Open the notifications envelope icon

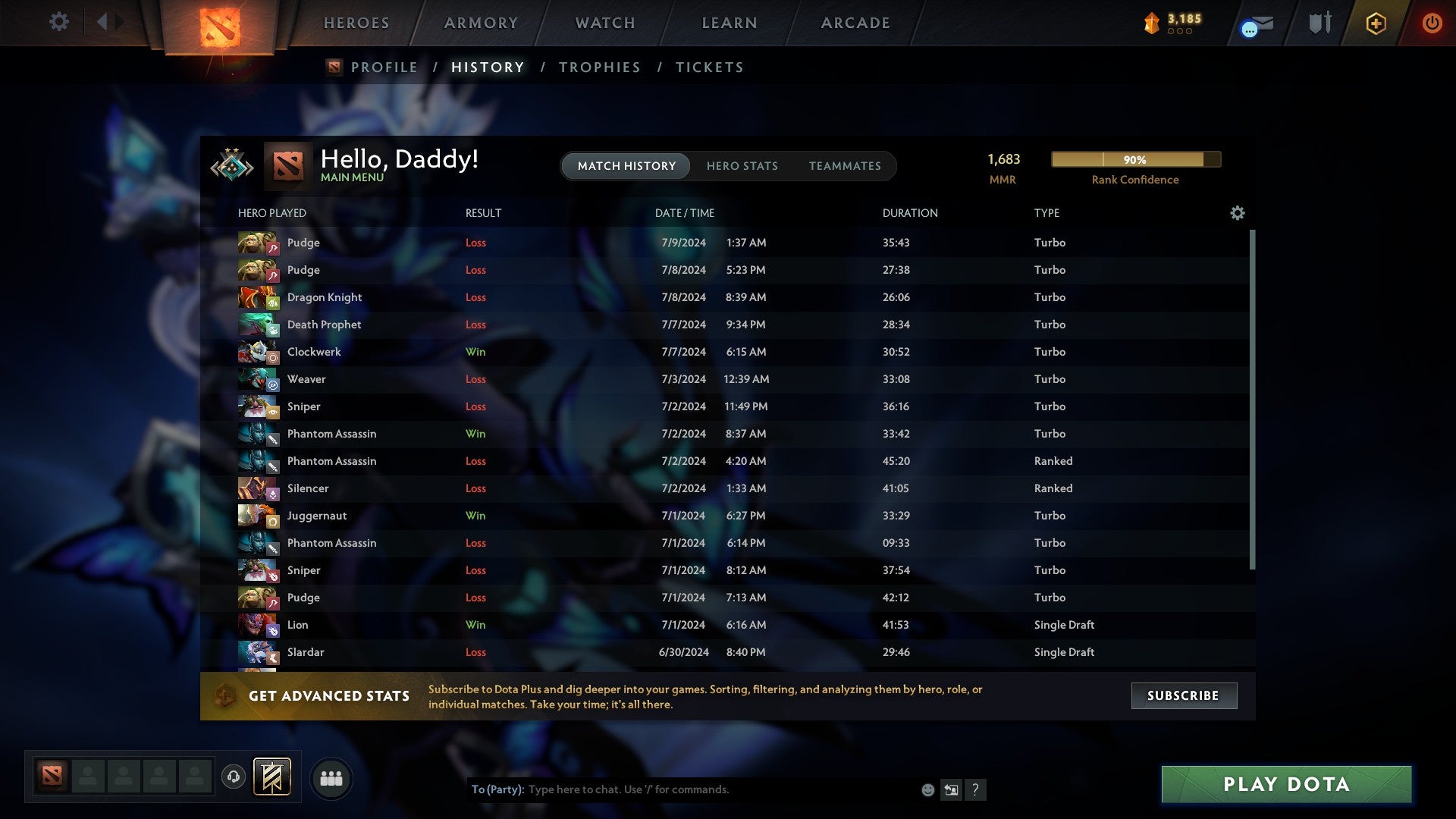tap(1255, 23)
